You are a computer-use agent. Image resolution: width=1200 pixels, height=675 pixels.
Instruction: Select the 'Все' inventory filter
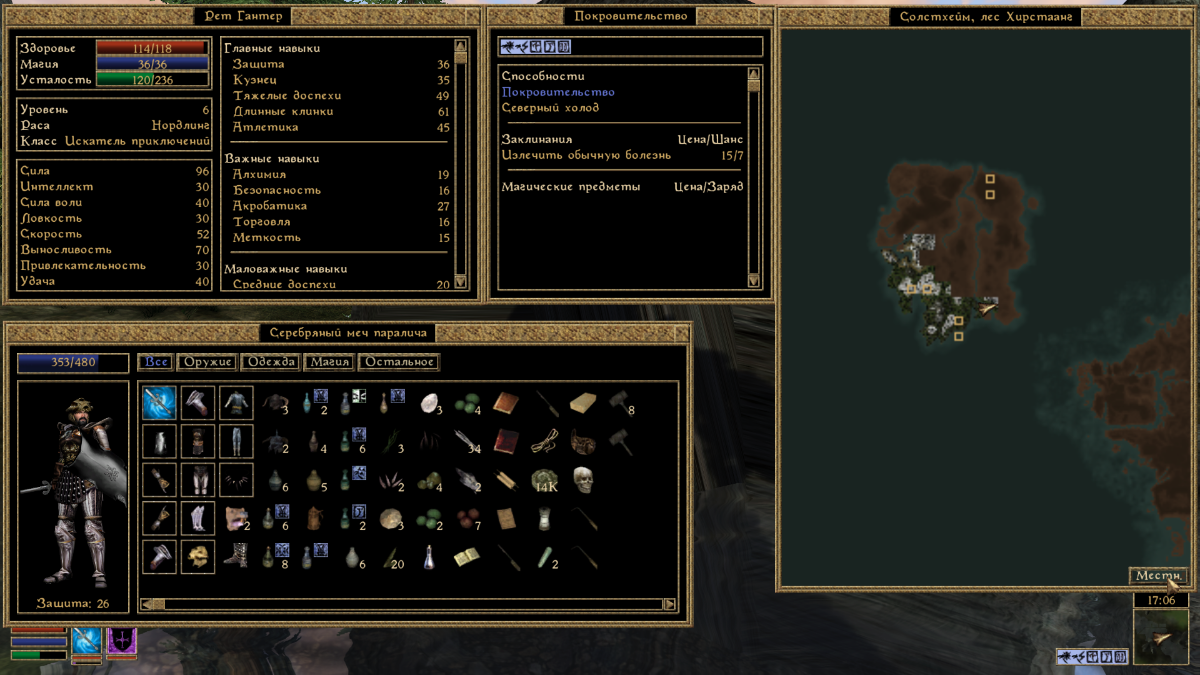[x=154, y=362]
